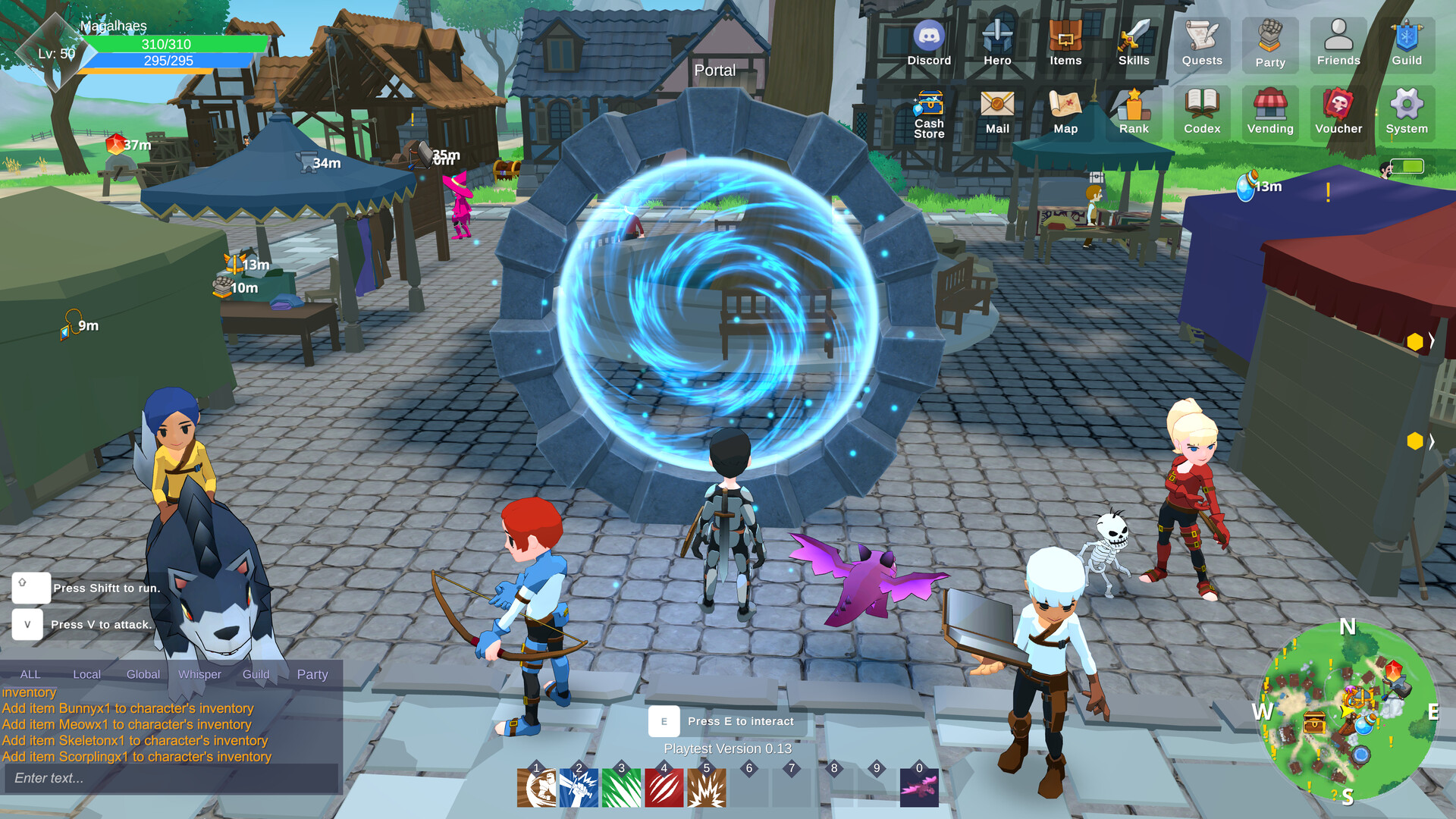This screenshot has height=819, width=1456.
Task: Open the Party panel
Action: (x=1270, y=43)
